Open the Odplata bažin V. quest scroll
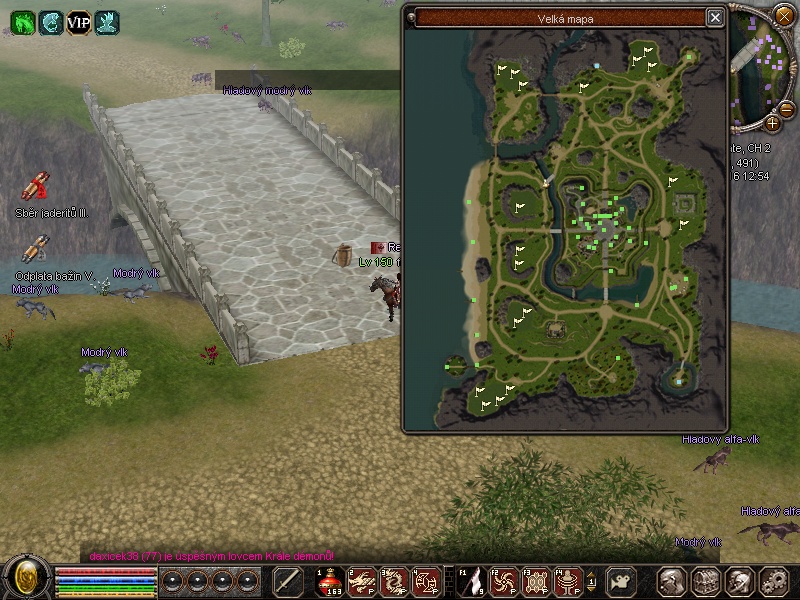The width and height of the screenshot is (800, 600). point(36,248)
